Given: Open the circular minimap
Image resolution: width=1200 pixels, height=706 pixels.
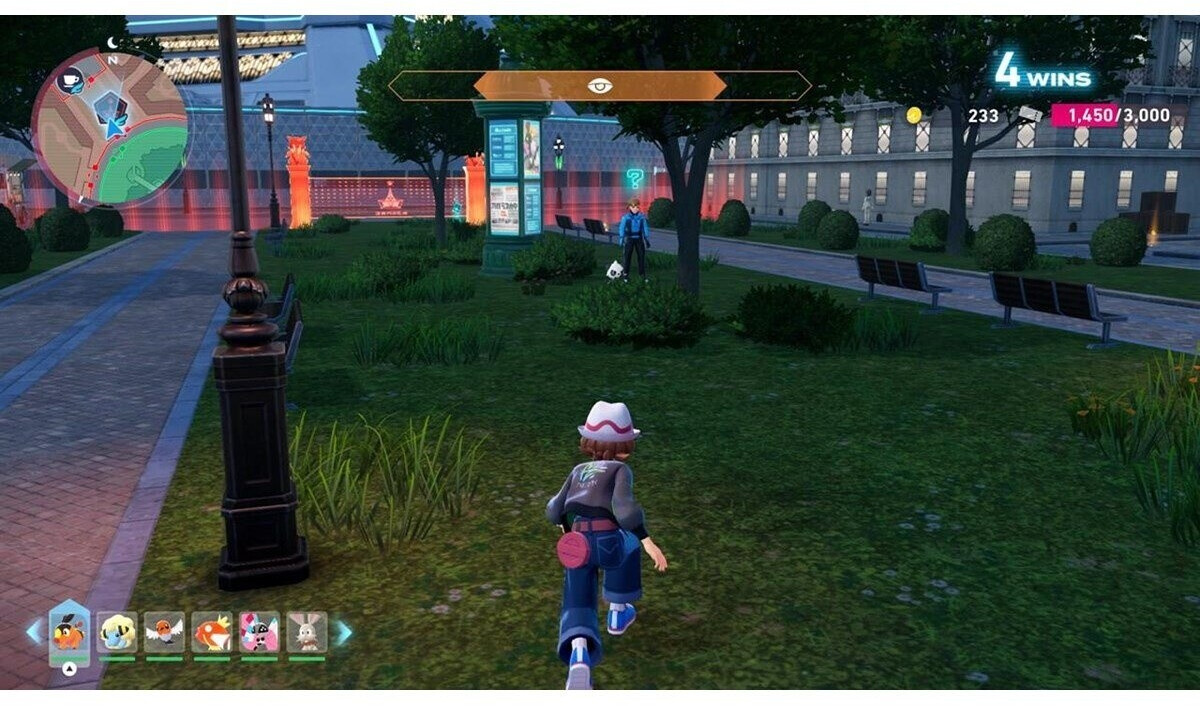Looking at the screenshot, I should tap(110, 127).
